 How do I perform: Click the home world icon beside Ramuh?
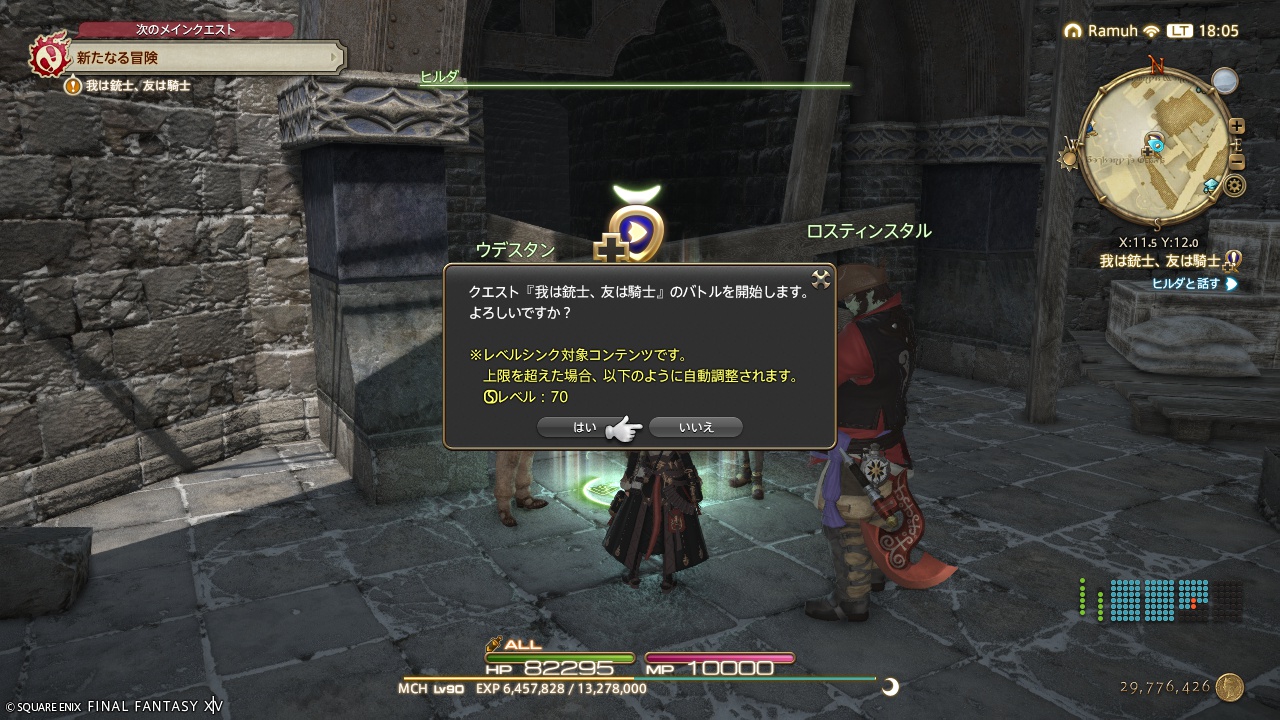[1074, 29]
